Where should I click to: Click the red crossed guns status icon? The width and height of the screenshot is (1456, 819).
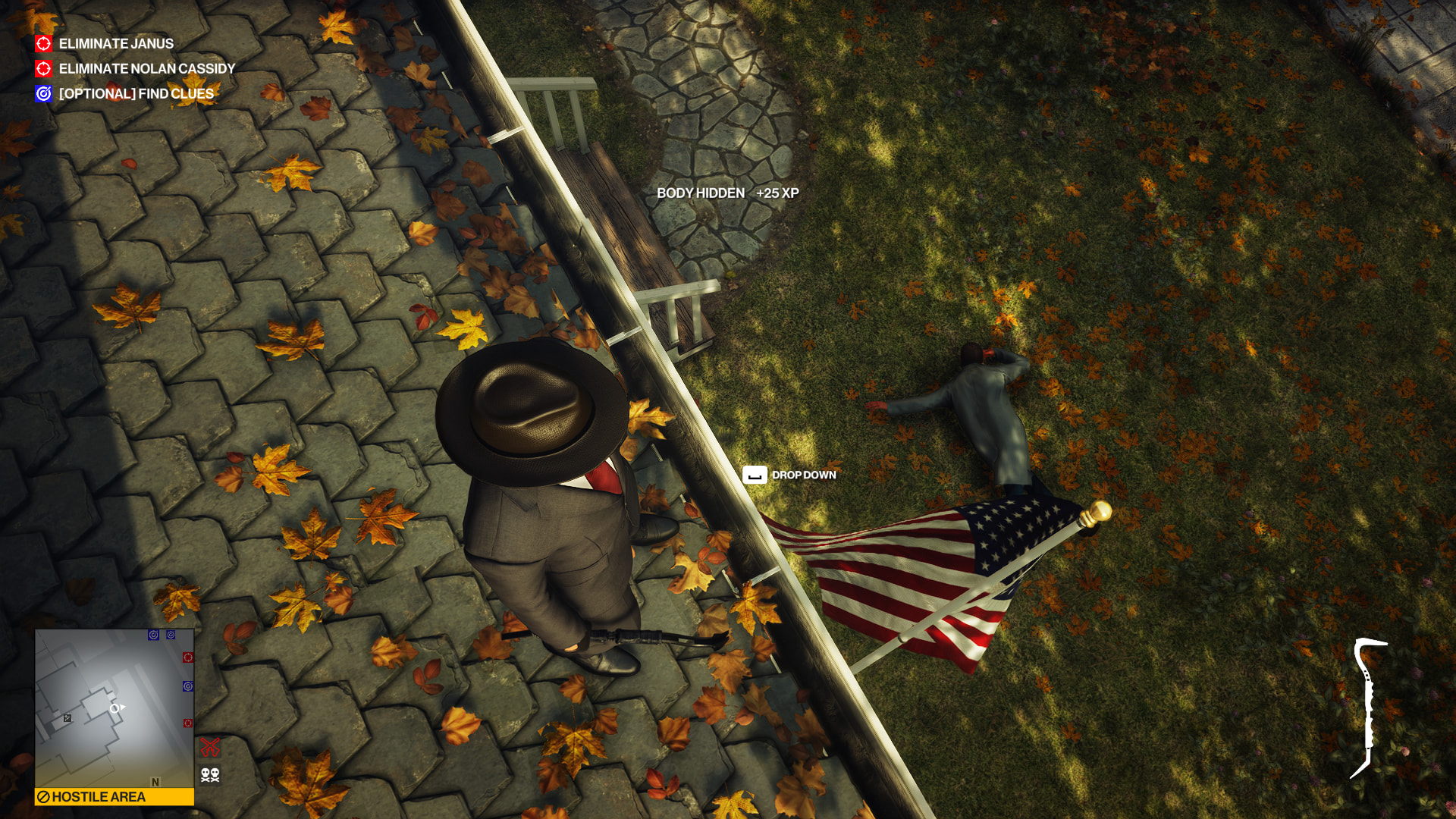pos(210,747)
